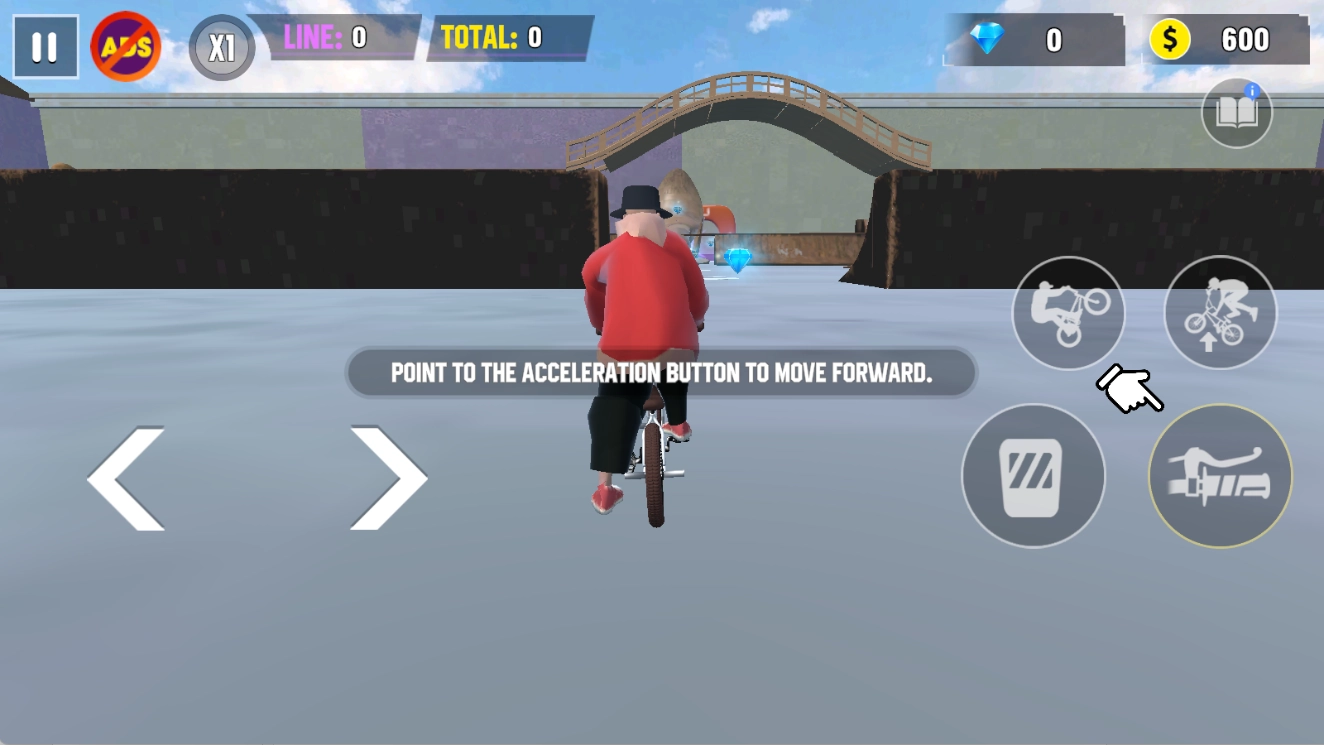Open the no-ads purchase offer

pyautogui.click(x=126, y=45)
